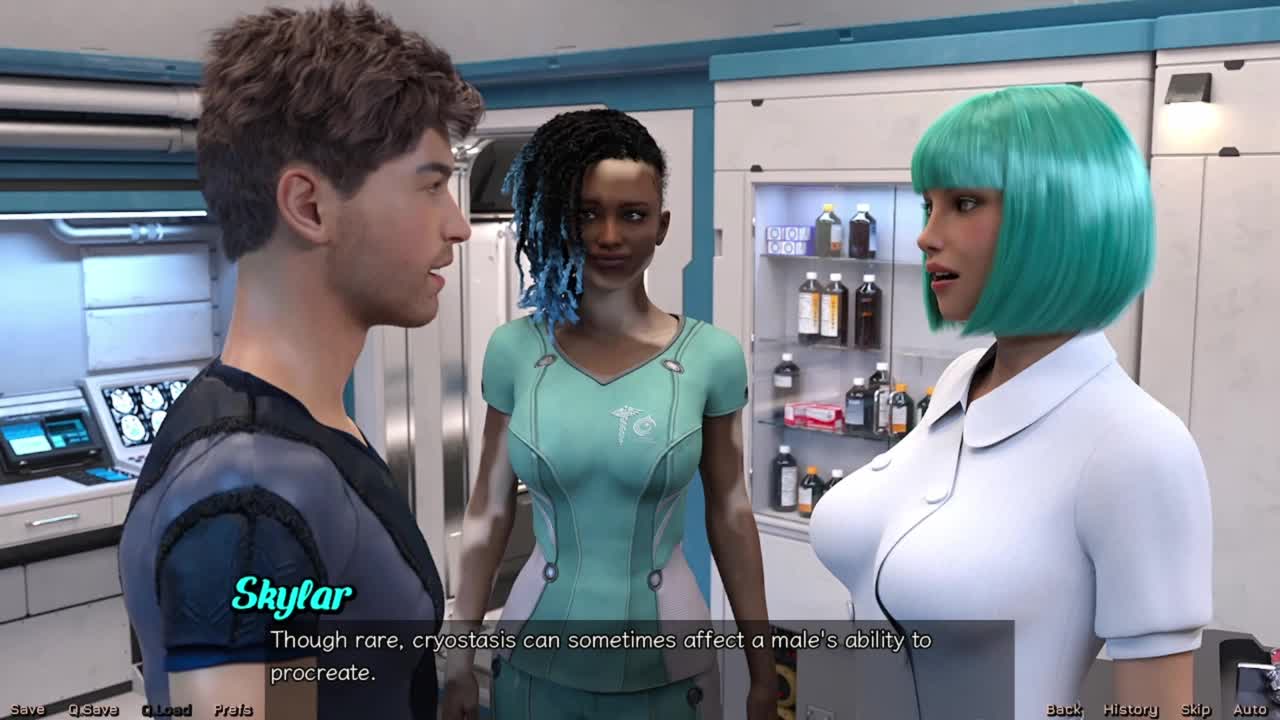1280x720 pixels.
Task: Go Back to previous dialogue line
Action: [x=1064, y=710]
